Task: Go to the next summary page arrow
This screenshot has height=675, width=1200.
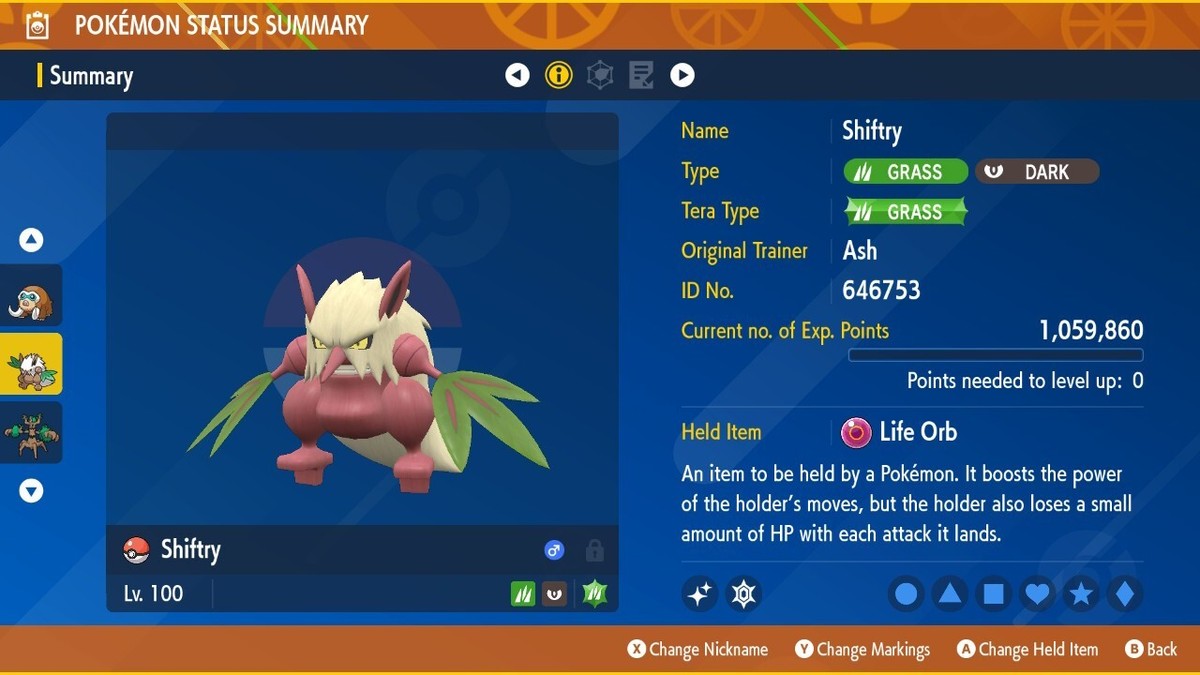Action: click(682, 75)
